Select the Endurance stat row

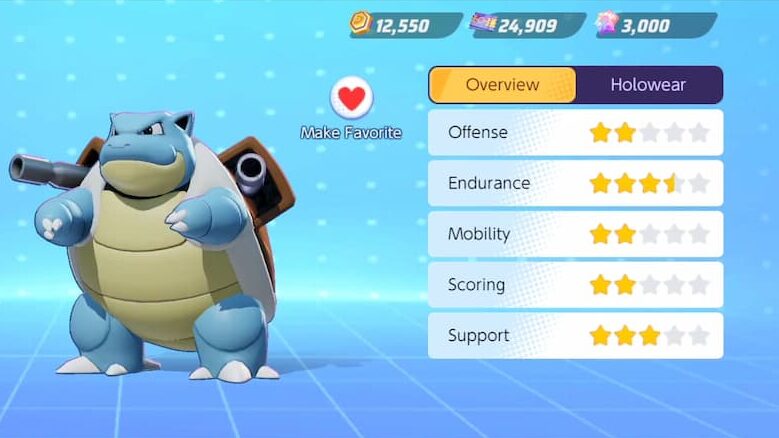pos(575,183)
